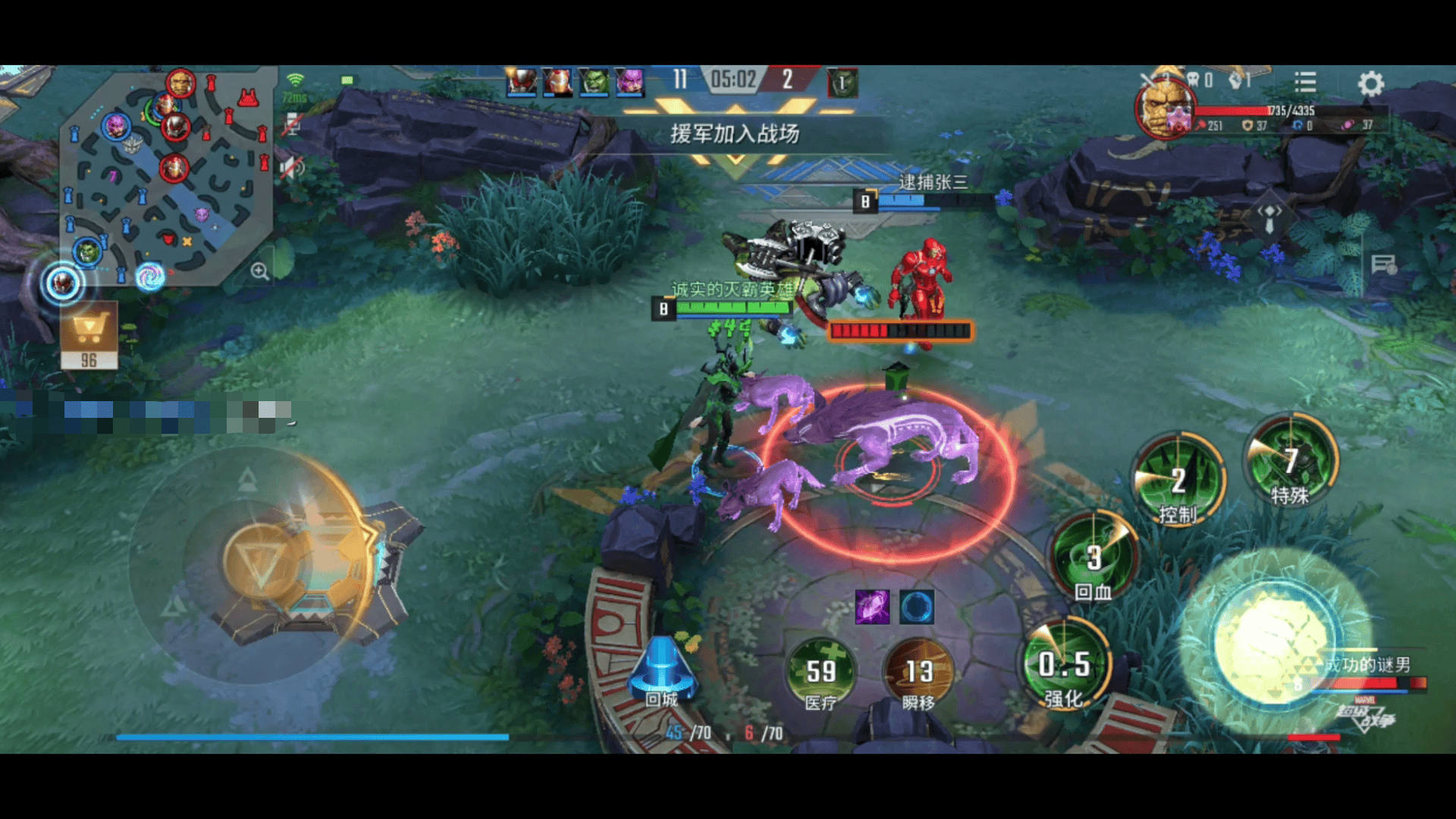Viewport: 1456px width, 819px height.
Task: Toggle the microphone mute icon
Action: coord(292,125)
